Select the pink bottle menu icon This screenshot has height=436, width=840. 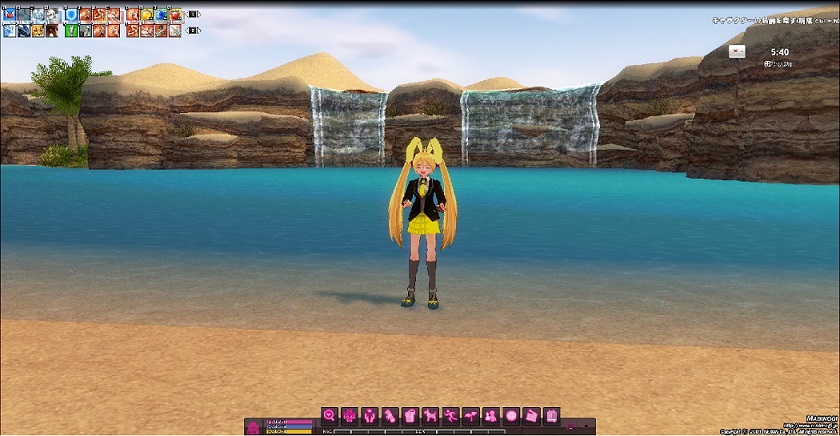[x=390, y=415]
